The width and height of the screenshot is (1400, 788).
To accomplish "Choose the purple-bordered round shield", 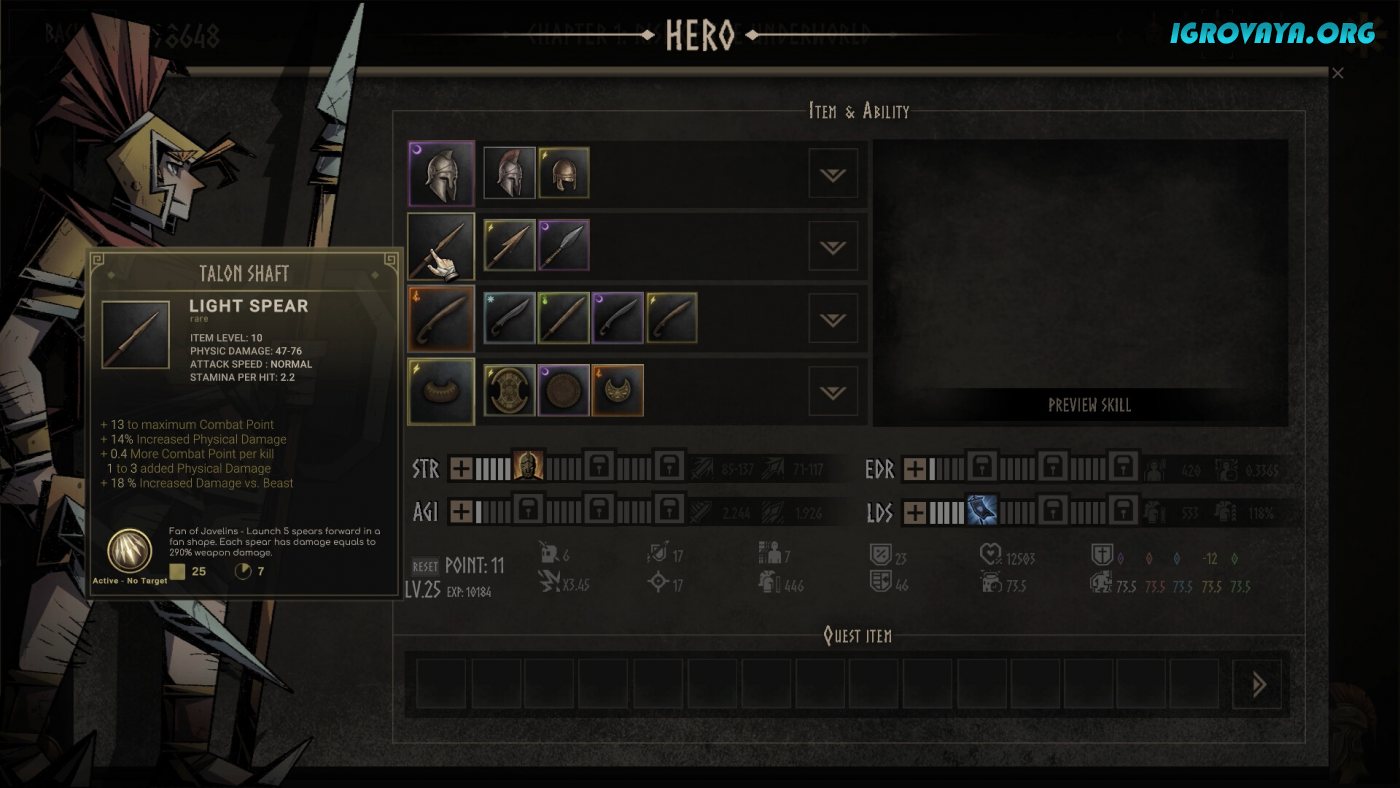I will click(564, 390).
